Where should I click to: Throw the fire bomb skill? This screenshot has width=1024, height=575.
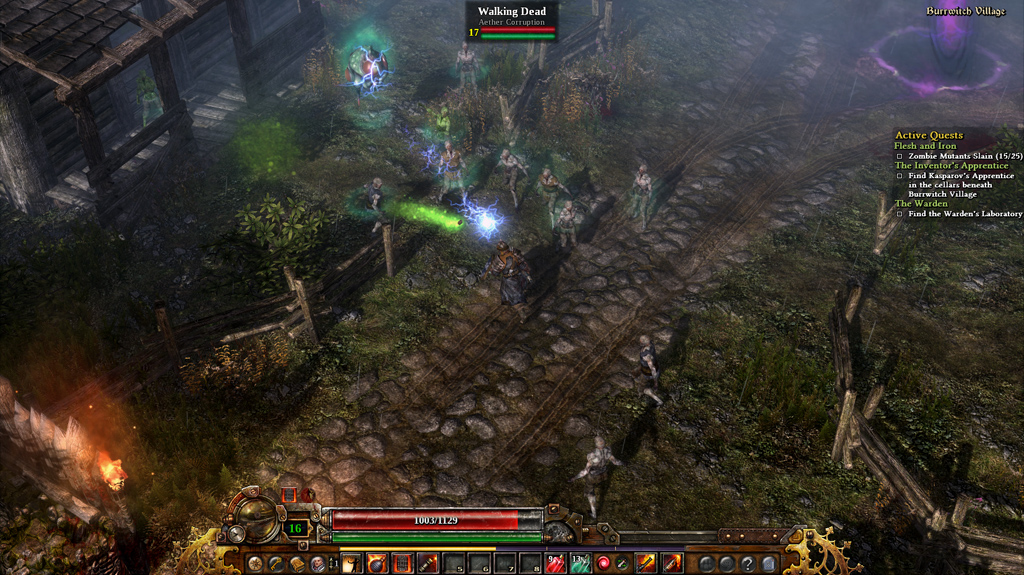pyautogui.click(x=377, y=564)
